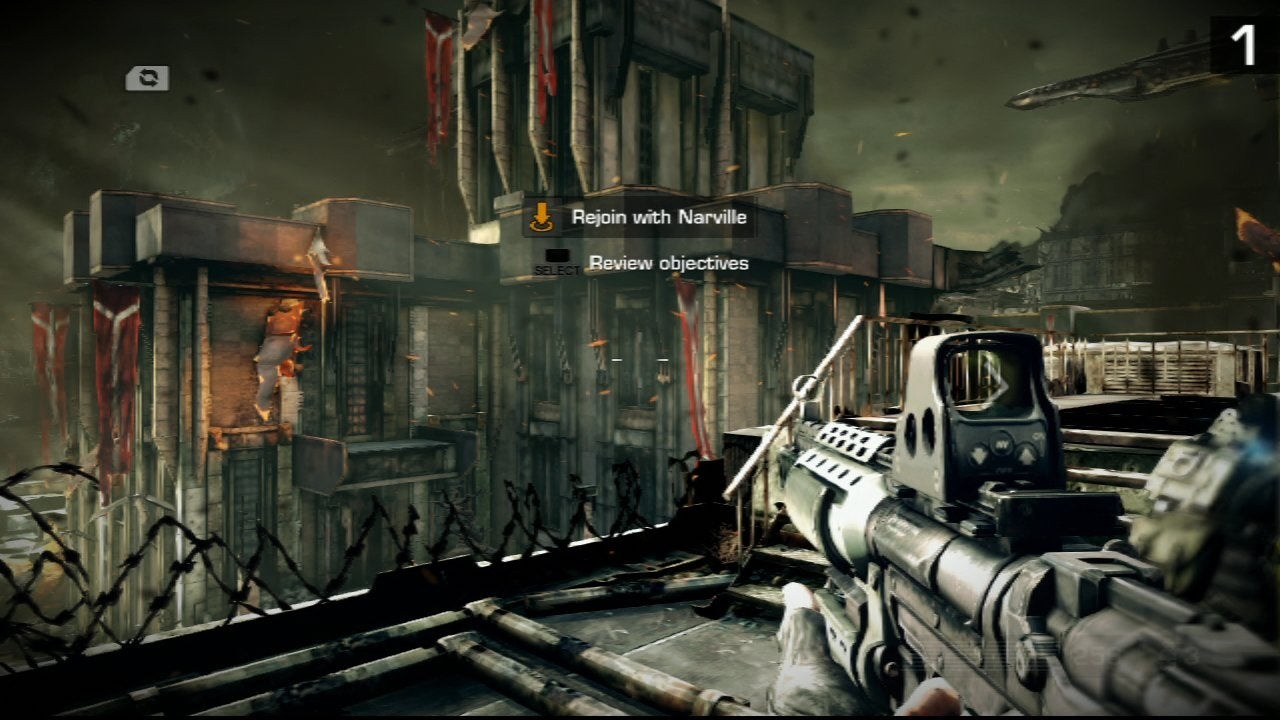
Task: Click the circular arrows swap icon
Action: coord(147,78)
